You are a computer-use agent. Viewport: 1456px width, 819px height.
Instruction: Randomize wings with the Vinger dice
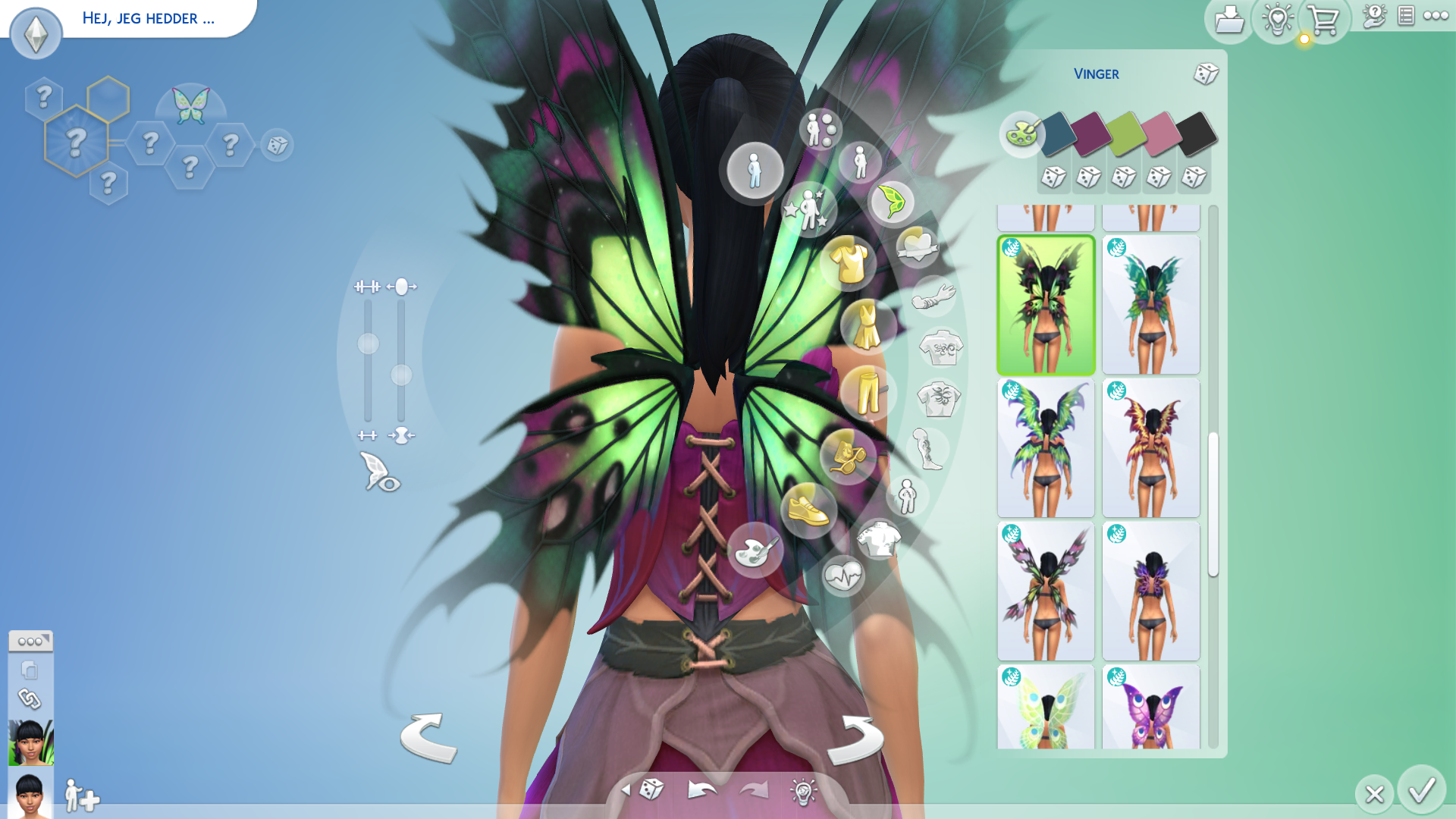1206,74
